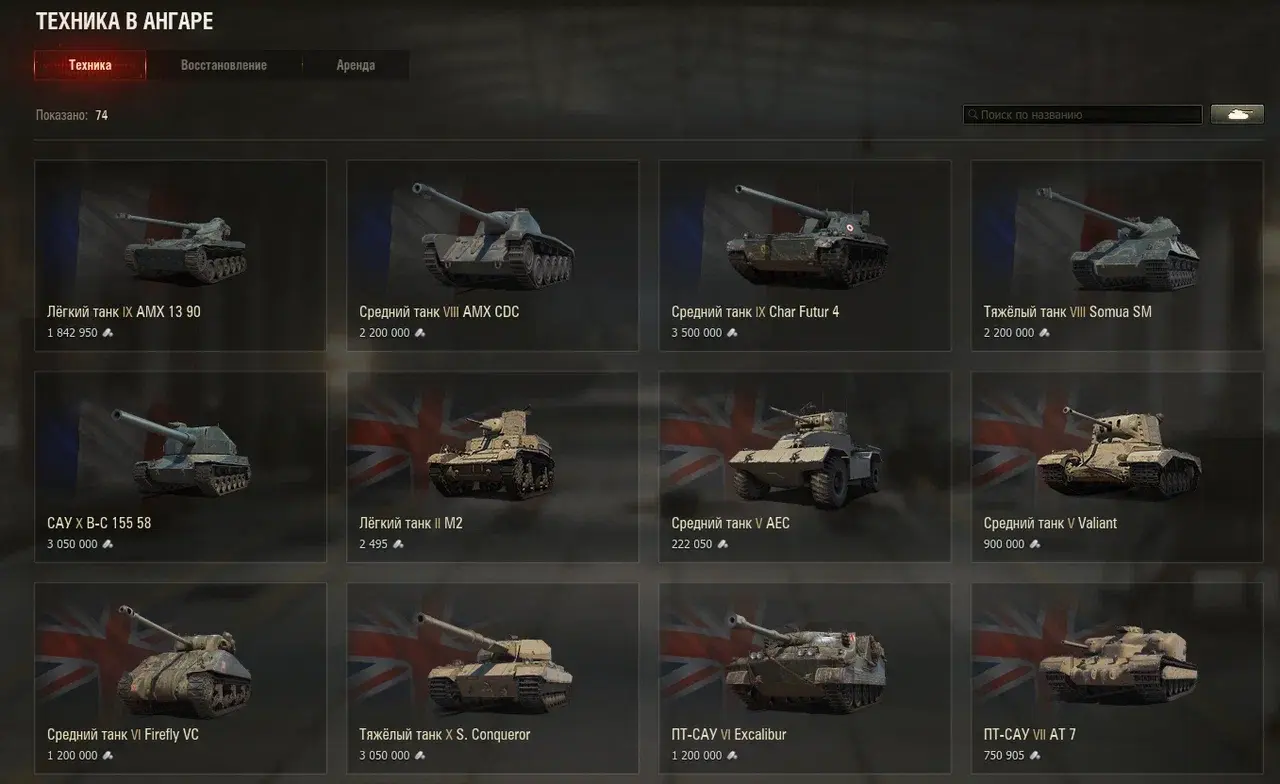Pick the B-C 155 58 artillery card

click(180, 467)
